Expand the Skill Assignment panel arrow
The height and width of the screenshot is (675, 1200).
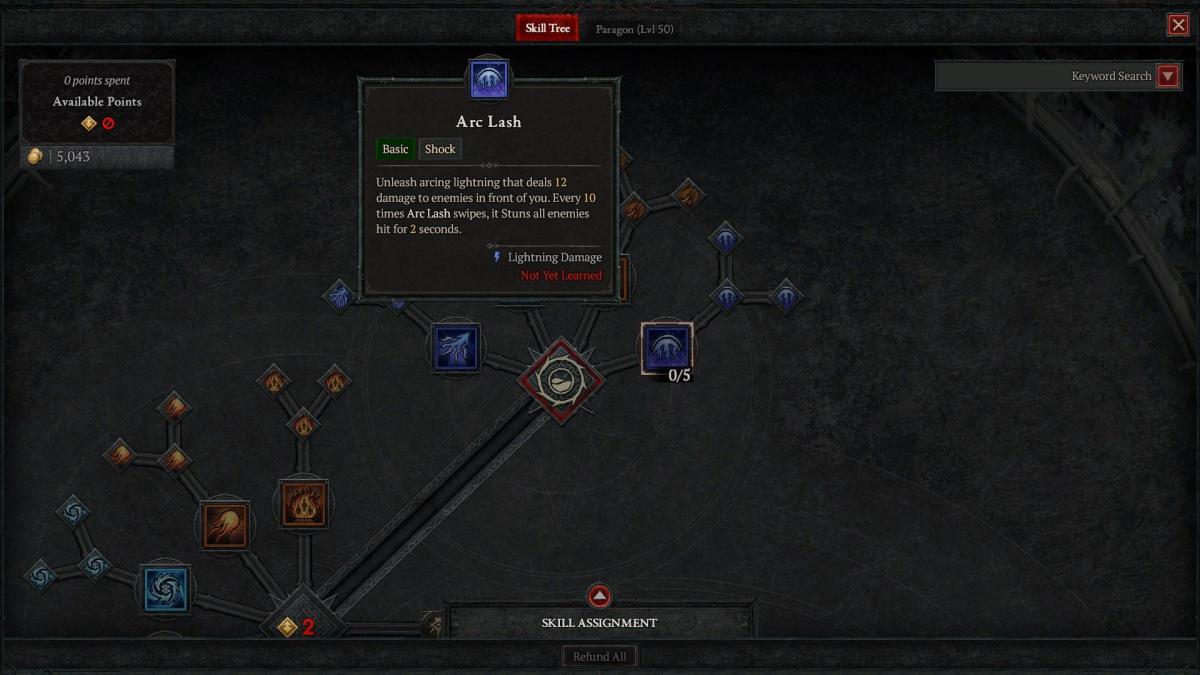(x=599, y=597)
